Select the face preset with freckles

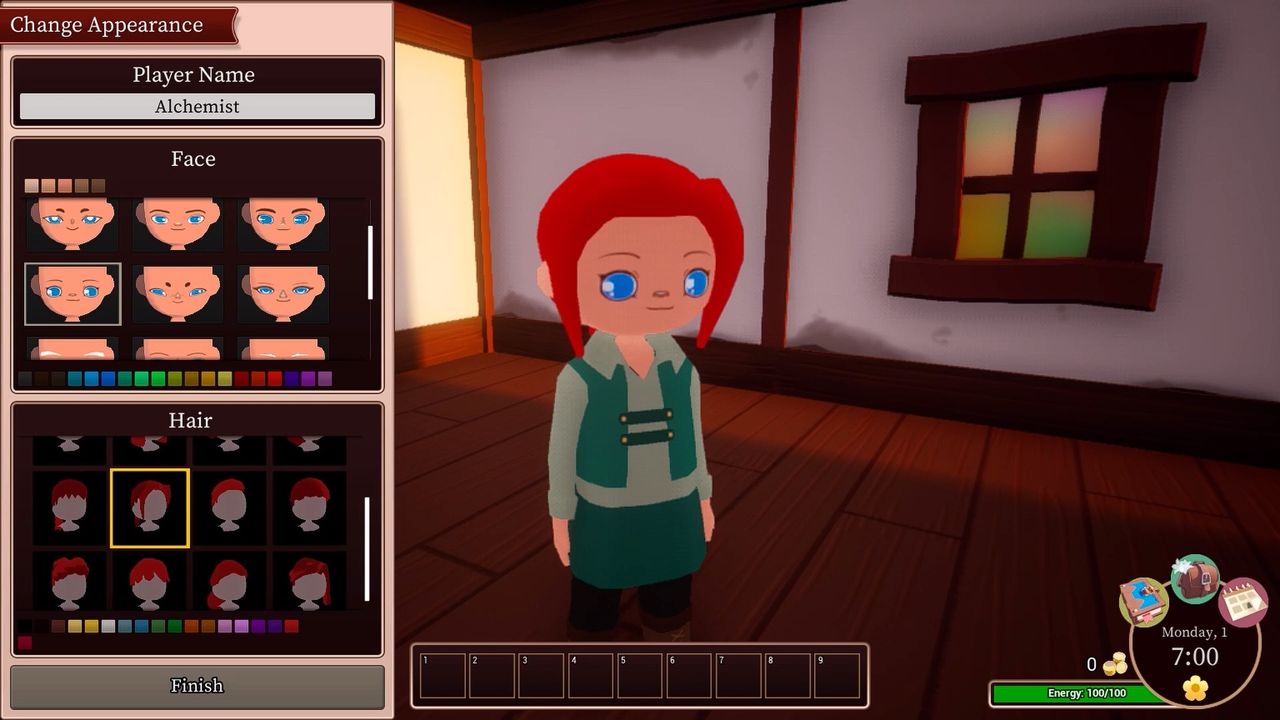pyautogui.click(x=178, y=292)
